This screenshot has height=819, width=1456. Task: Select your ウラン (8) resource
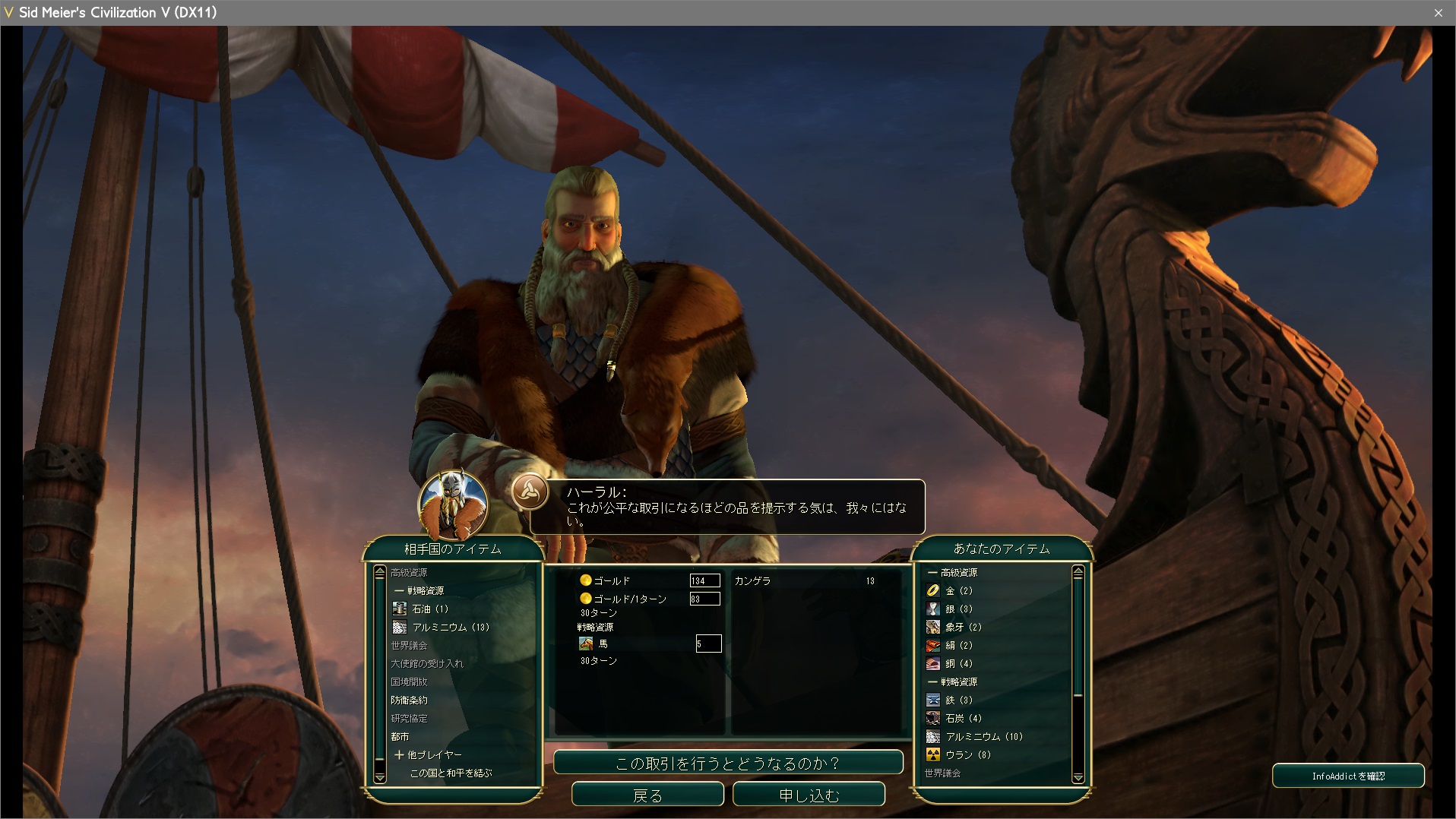[967, 754]
